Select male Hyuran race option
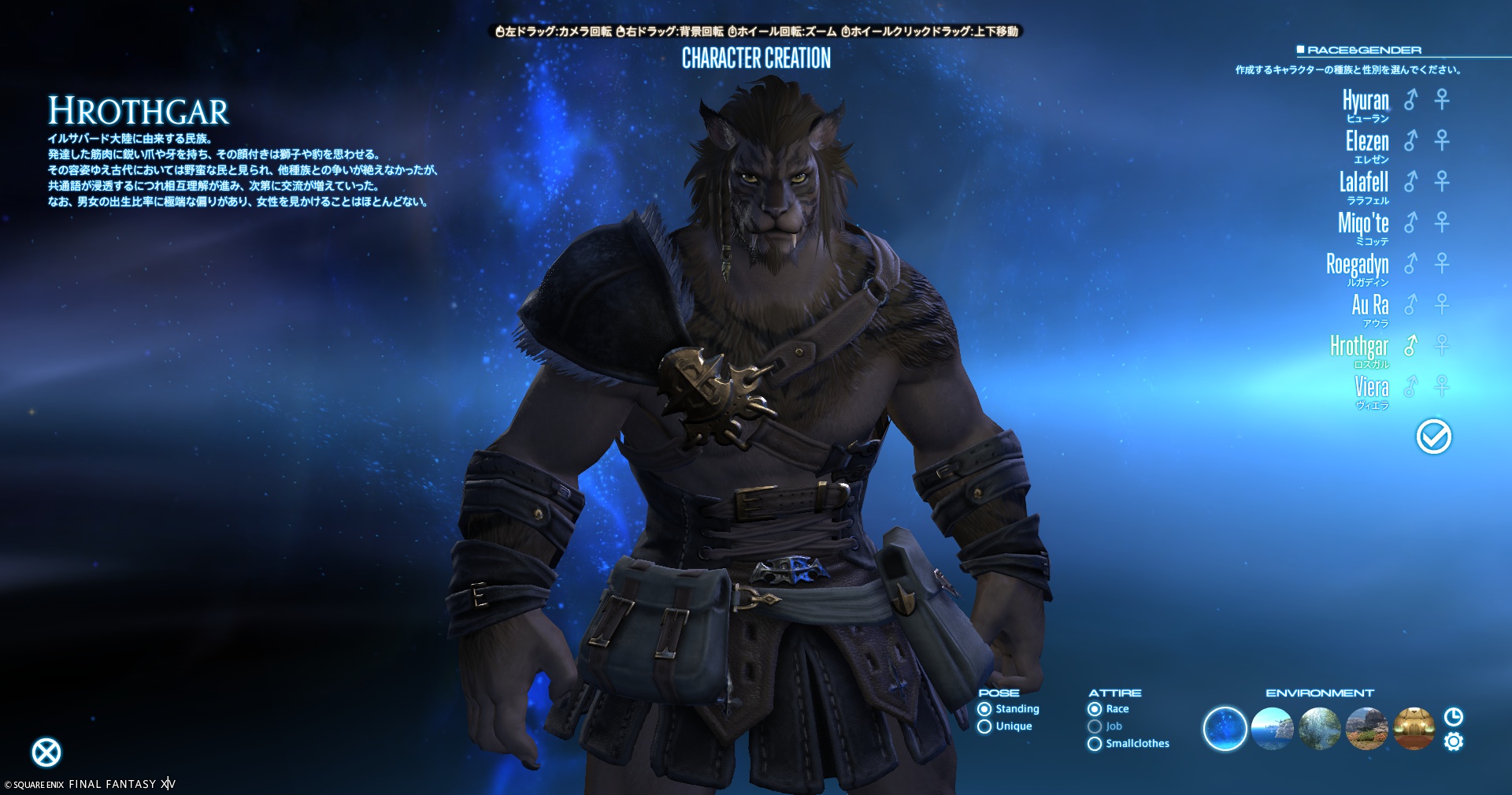 [1410, 99]
